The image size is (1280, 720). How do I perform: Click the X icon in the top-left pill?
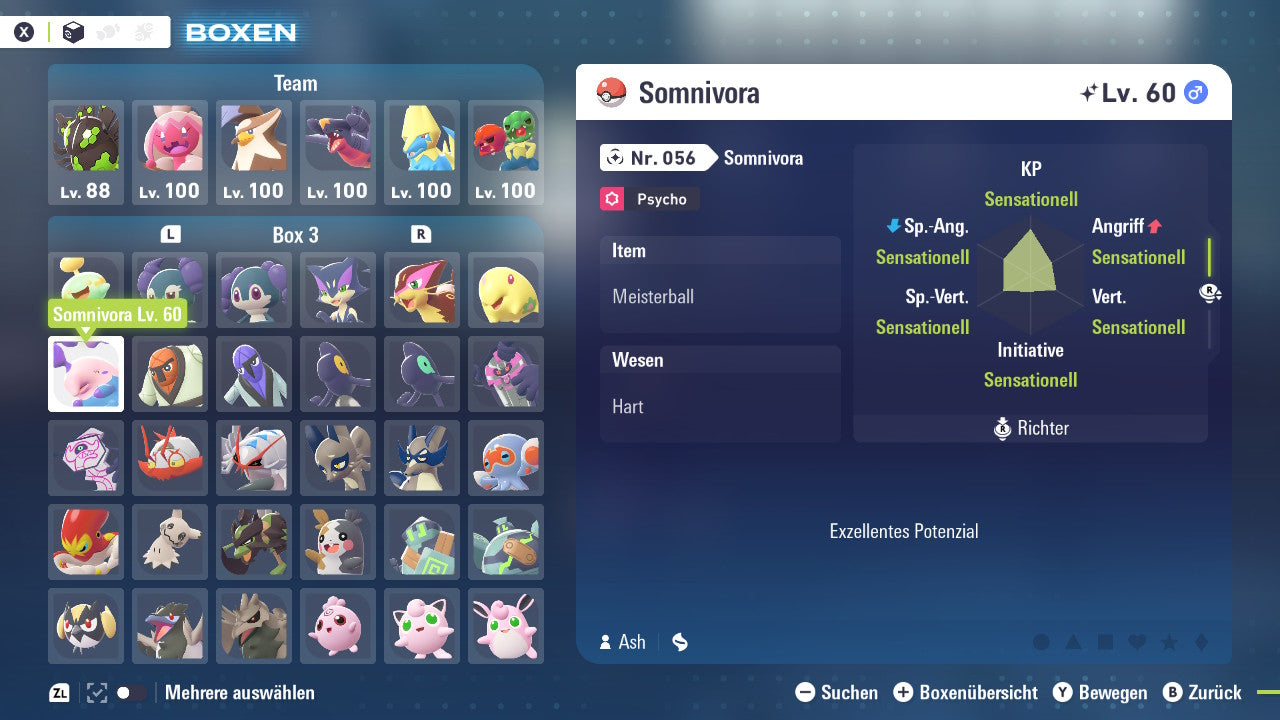(x=24, y=31)
